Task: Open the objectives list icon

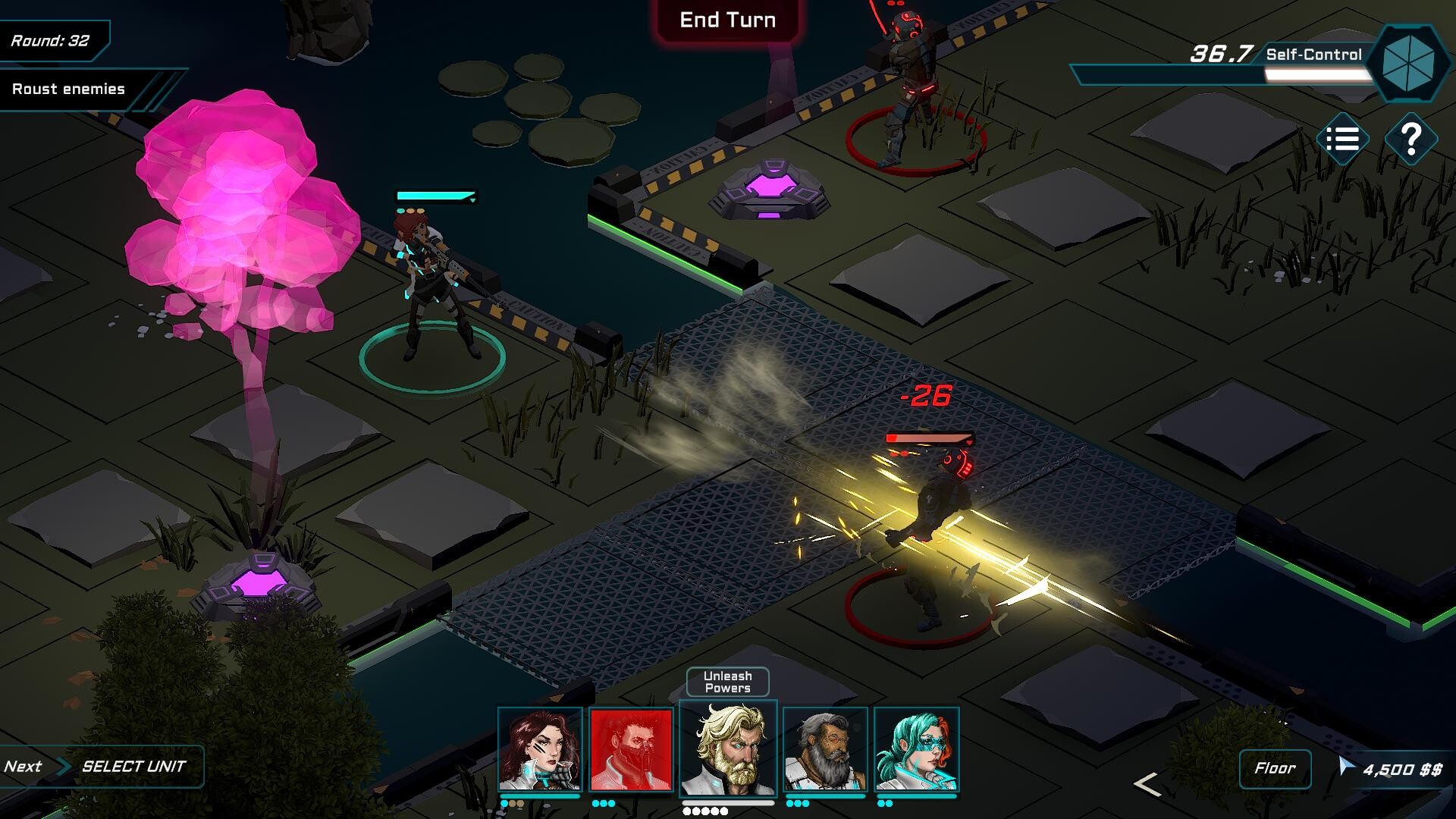Action: (x=1344, y=140)
